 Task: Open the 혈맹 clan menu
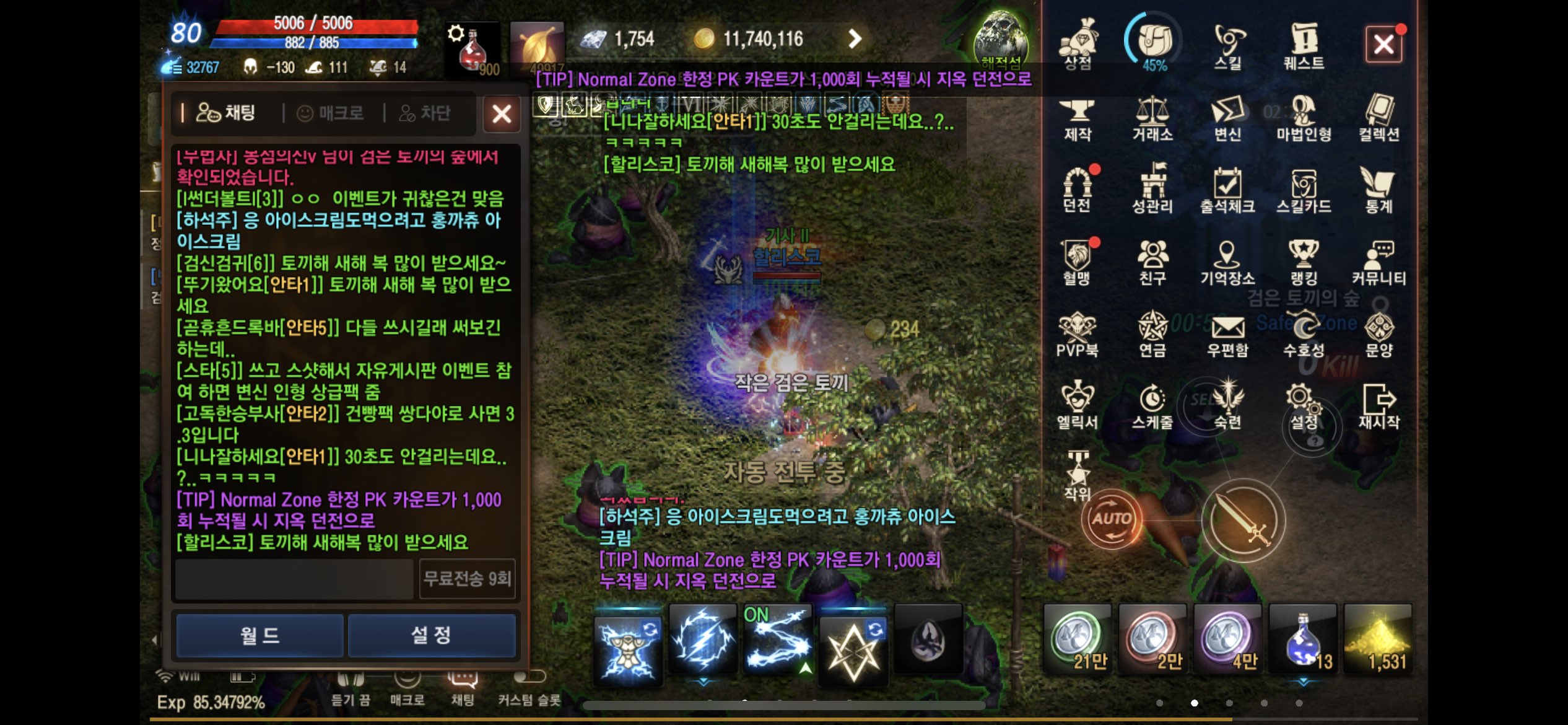pos(1078,262)
